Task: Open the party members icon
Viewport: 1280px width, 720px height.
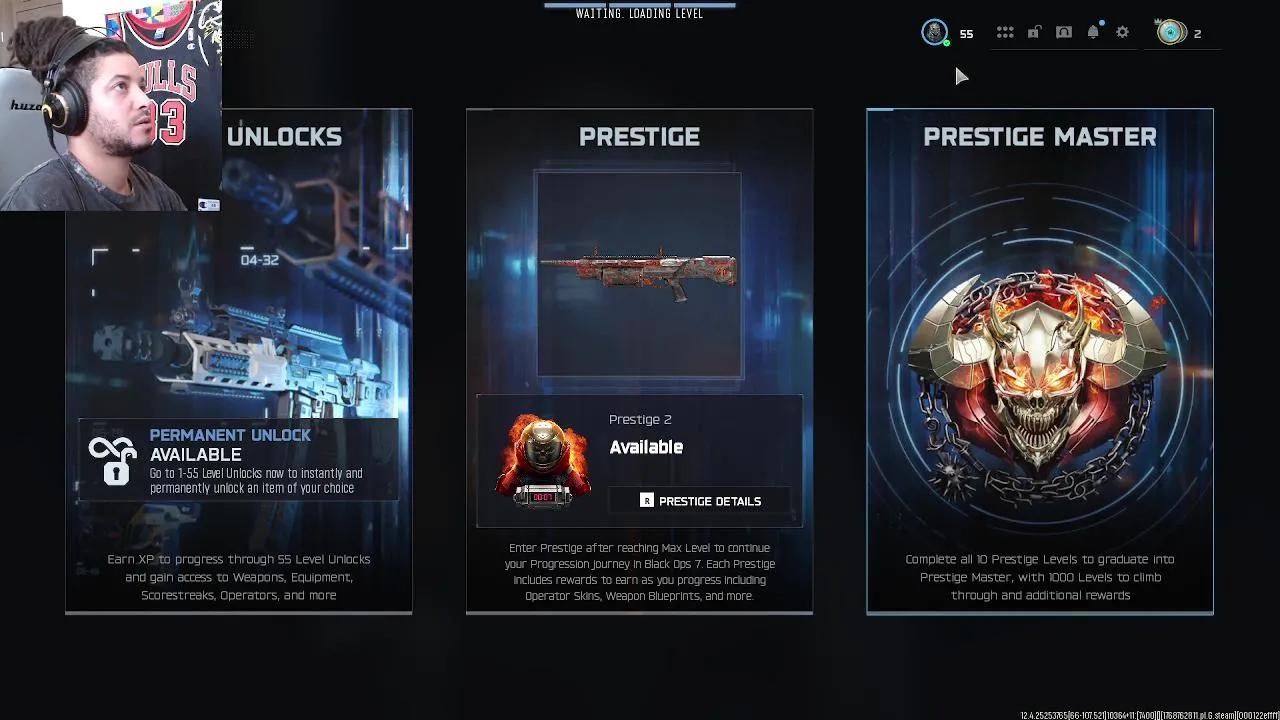Action: 1170,33
